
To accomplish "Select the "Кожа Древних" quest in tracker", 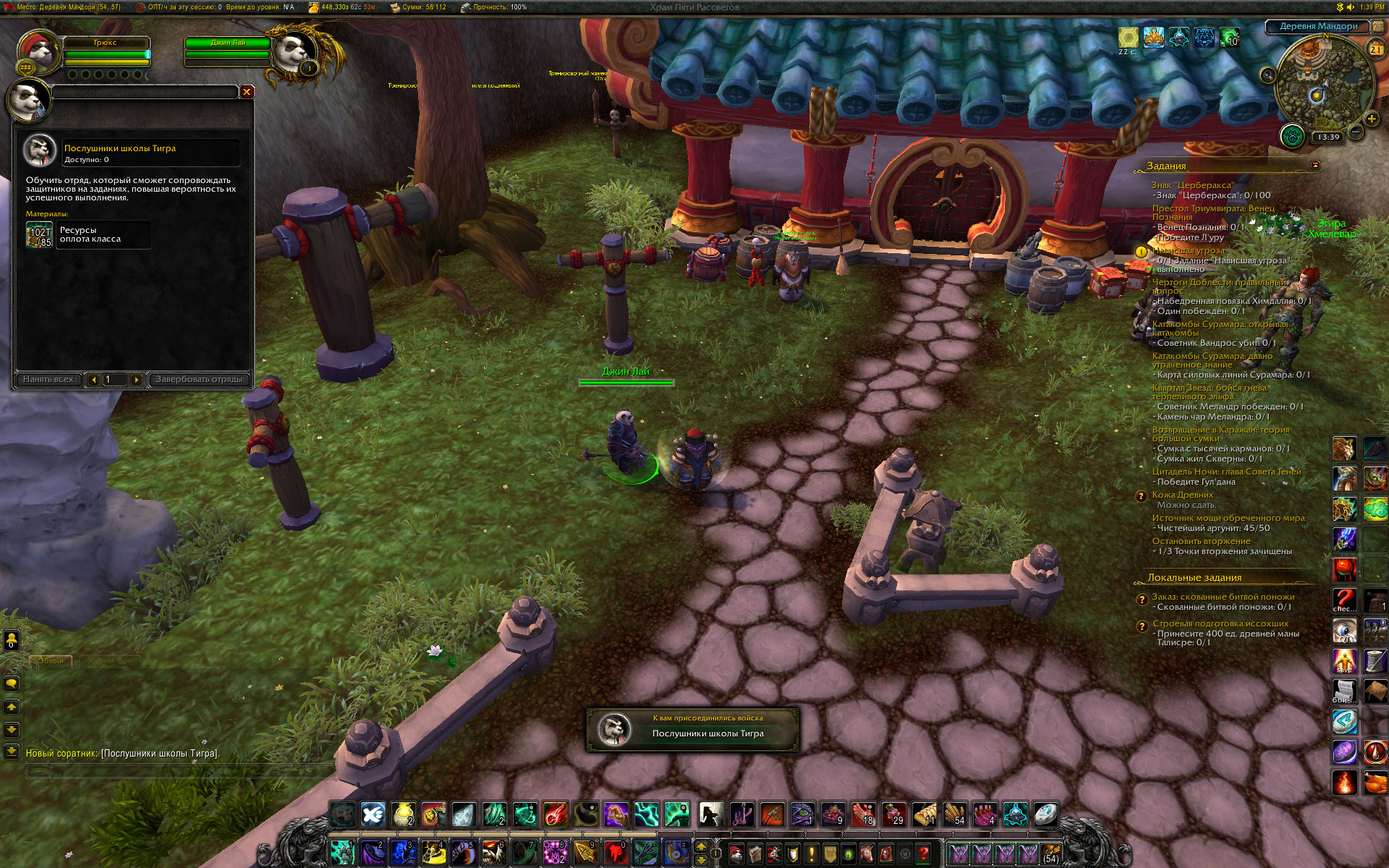I will tap(1182, 495).
